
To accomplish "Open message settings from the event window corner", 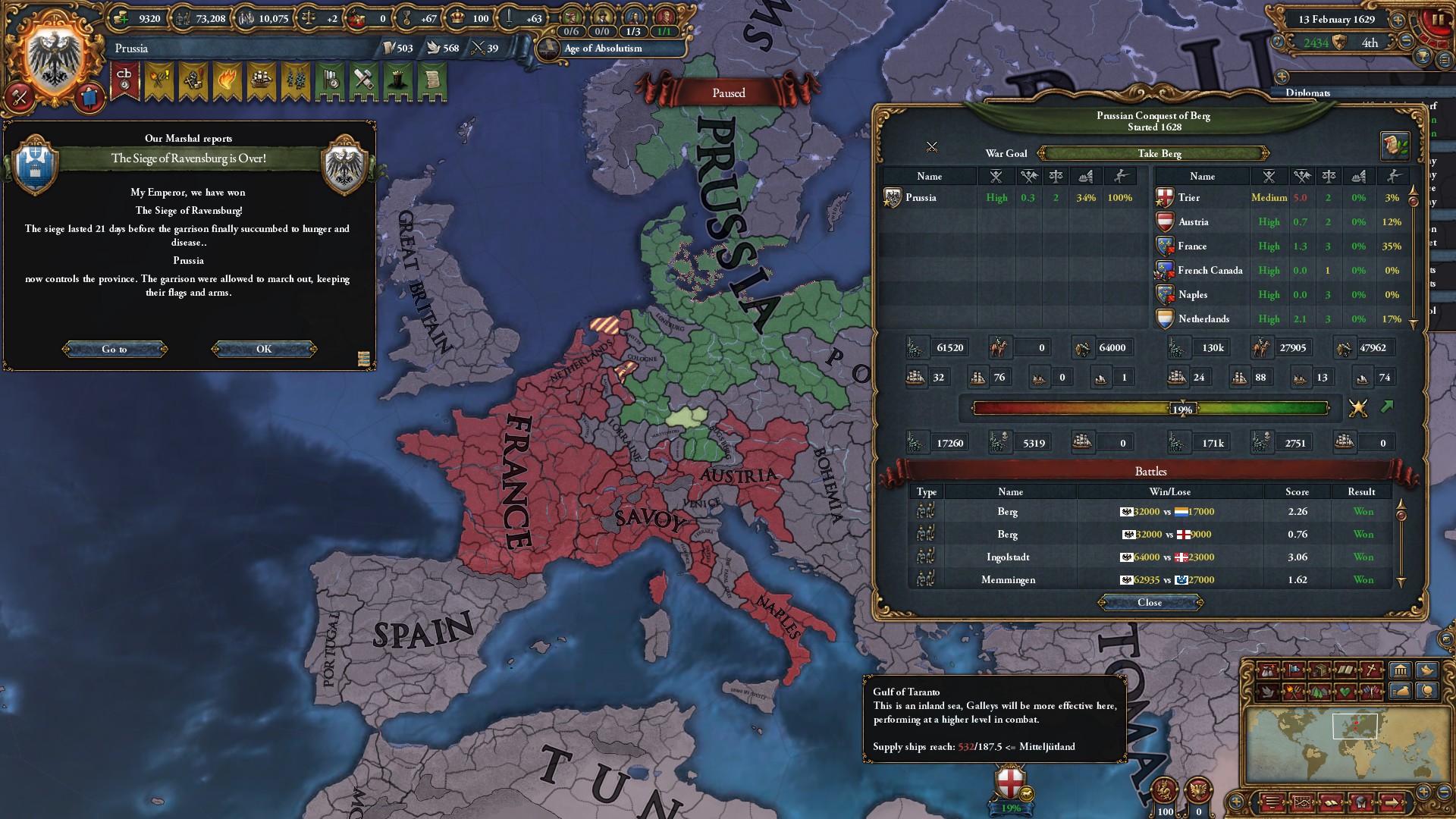I will [364, 358].
